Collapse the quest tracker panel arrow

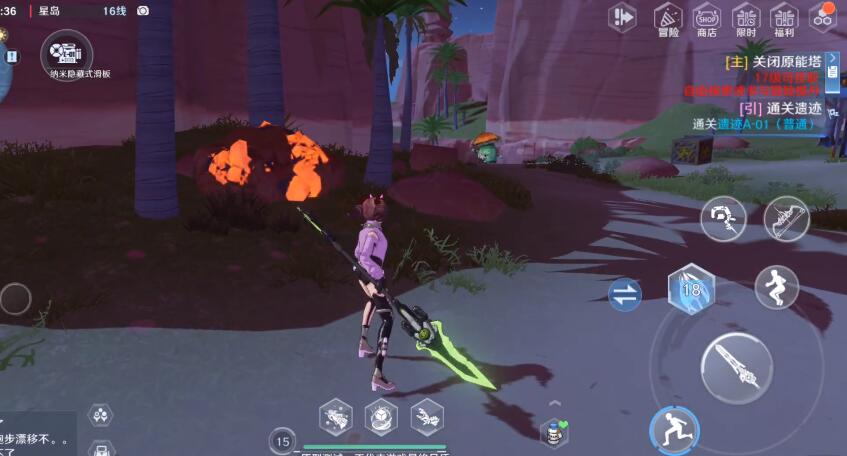tap(833, 58)
